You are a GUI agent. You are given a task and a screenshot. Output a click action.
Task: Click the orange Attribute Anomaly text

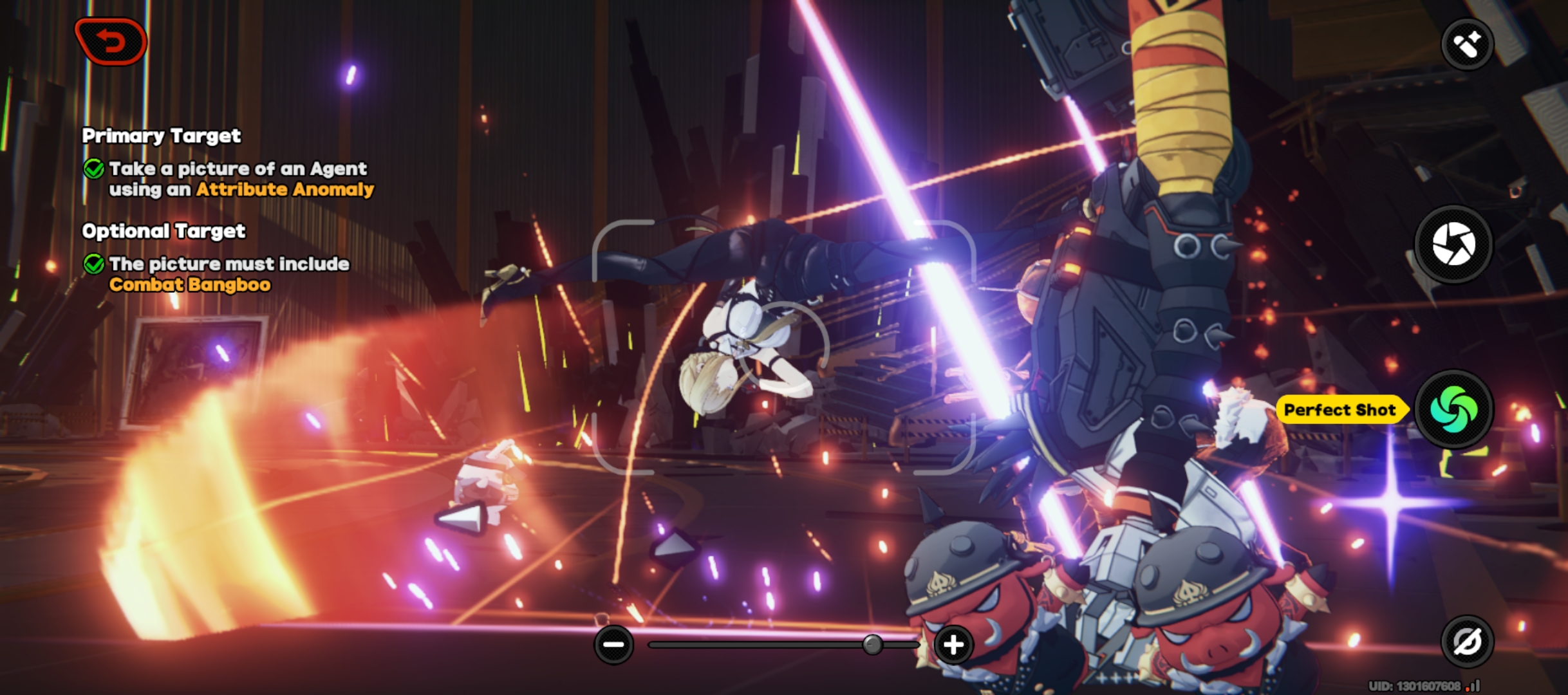click(x=284, y=189)
